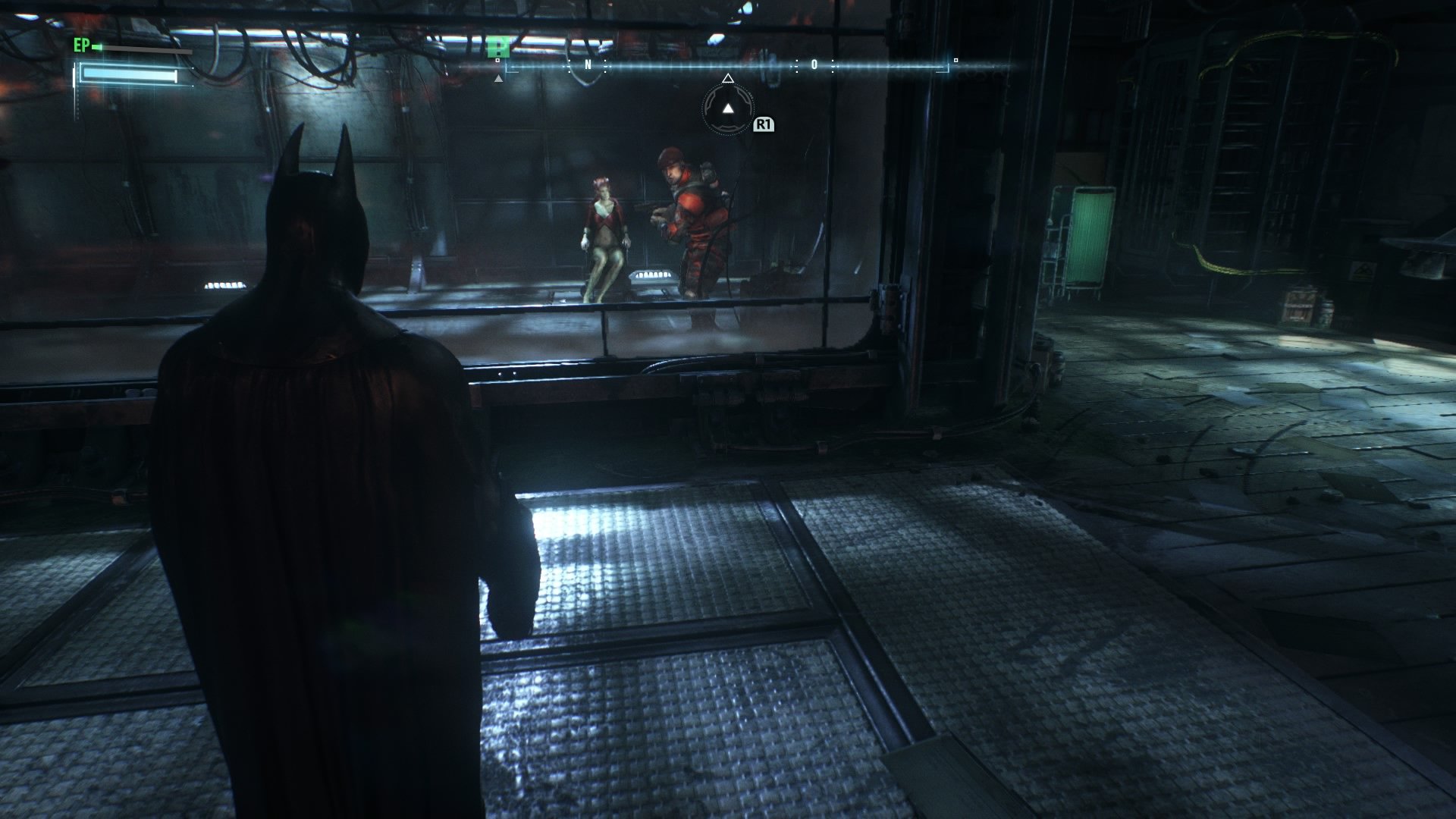Select the green objective waypoint marker on compass
This screenshot has width=1456, height=819.
498,47
